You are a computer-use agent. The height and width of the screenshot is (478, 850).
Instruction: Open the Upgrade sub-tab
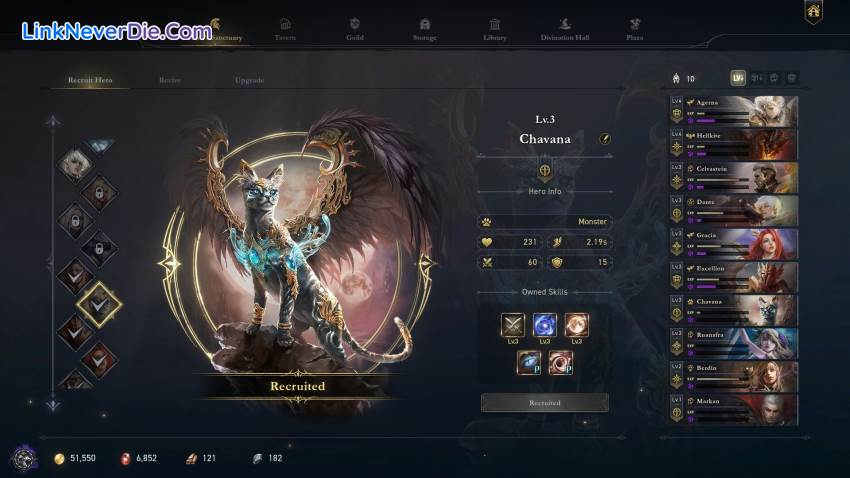click(x=249, y=80)
